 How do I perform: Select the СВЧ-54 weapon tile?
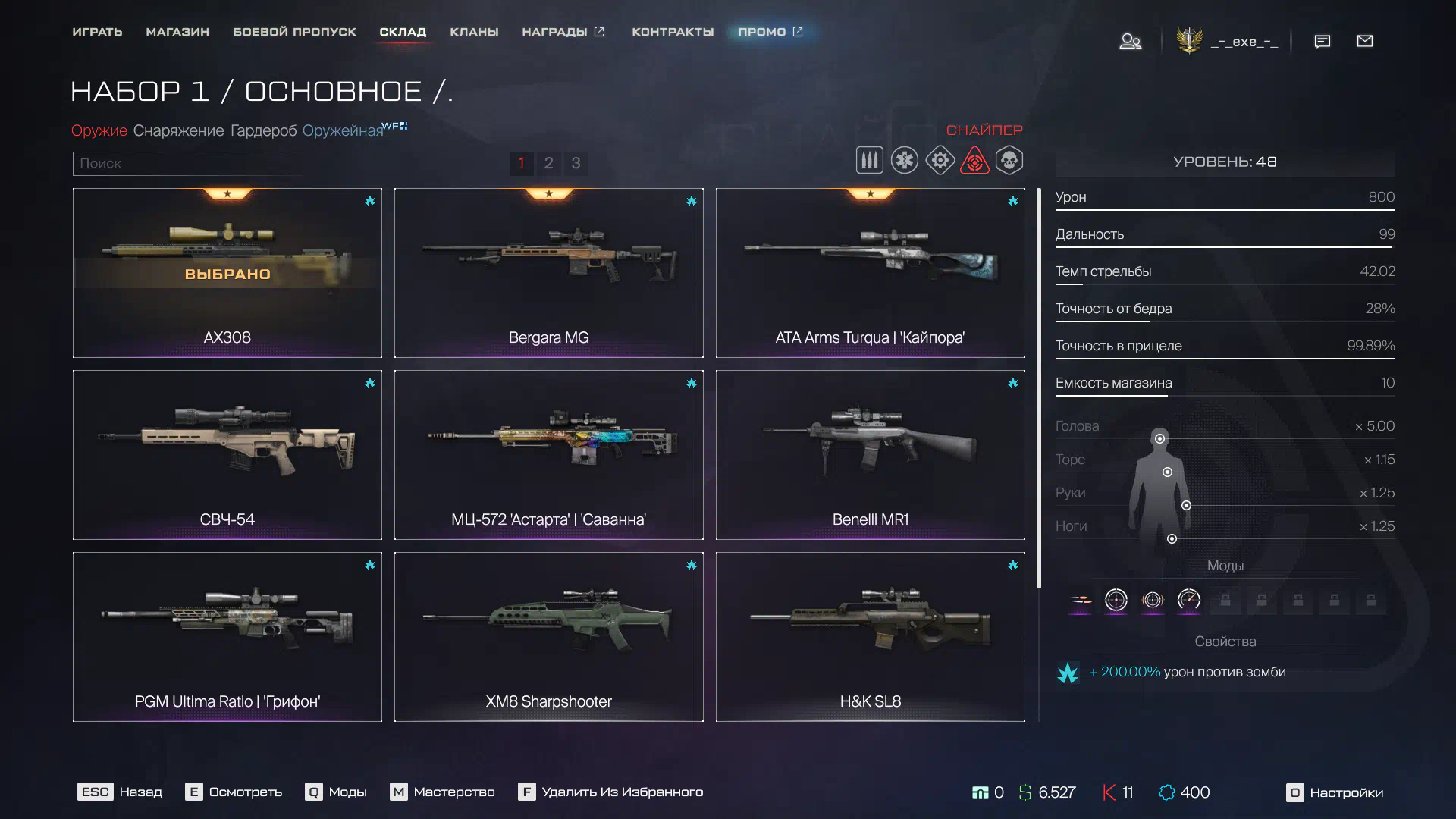[x=227, y=455]
